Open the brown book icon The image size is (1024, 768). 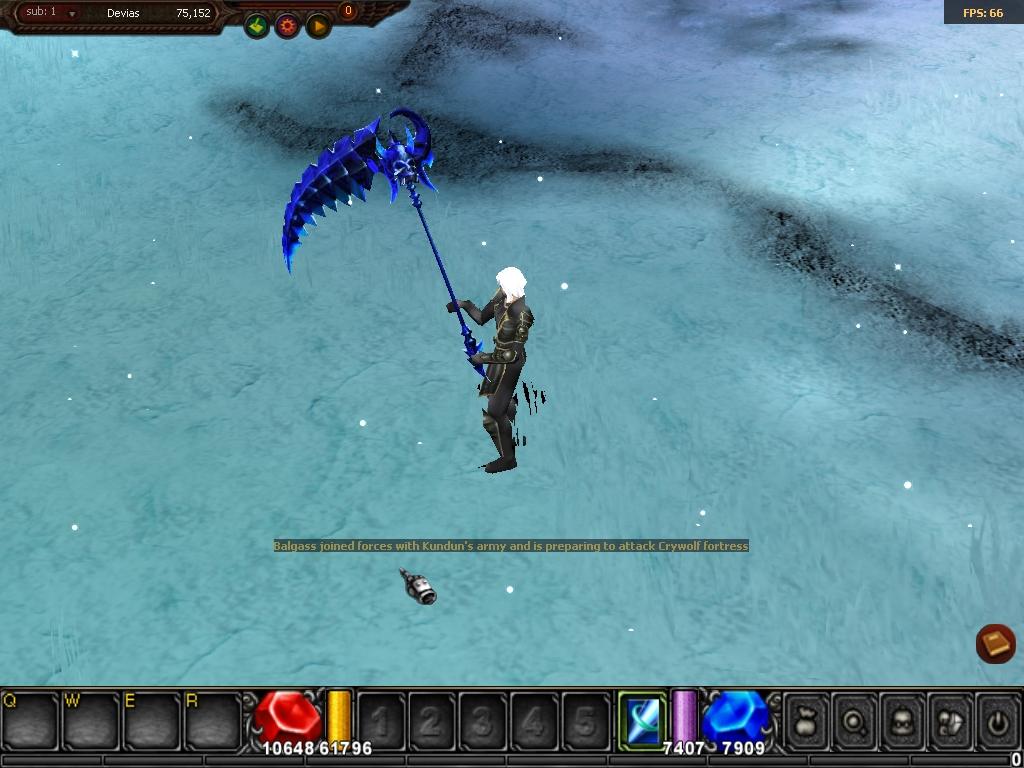(995, 643)
